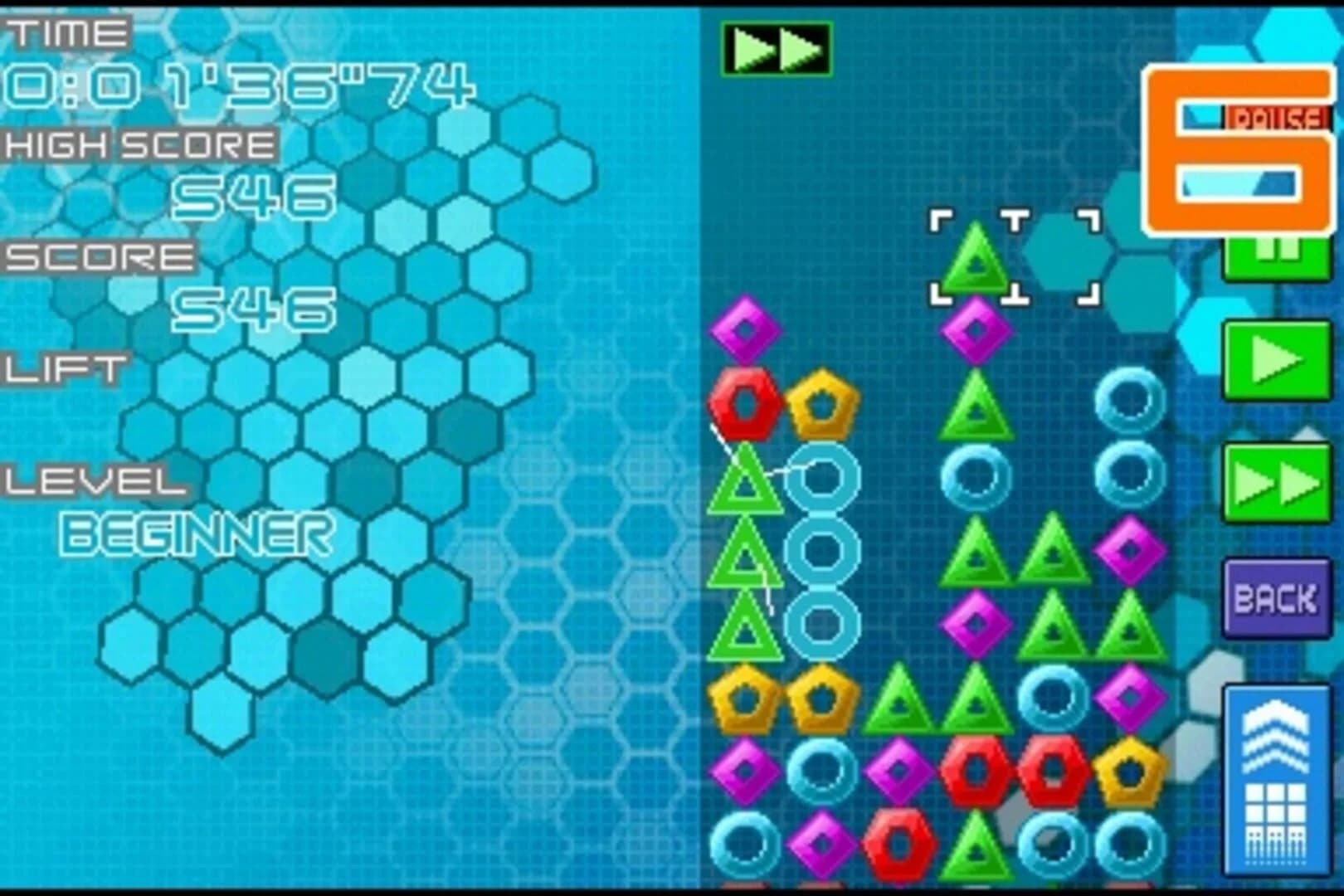The image size is (1344, 896).
Task: Expand the LEVEL section showing BEGINNER
Action: pos(91,481)
